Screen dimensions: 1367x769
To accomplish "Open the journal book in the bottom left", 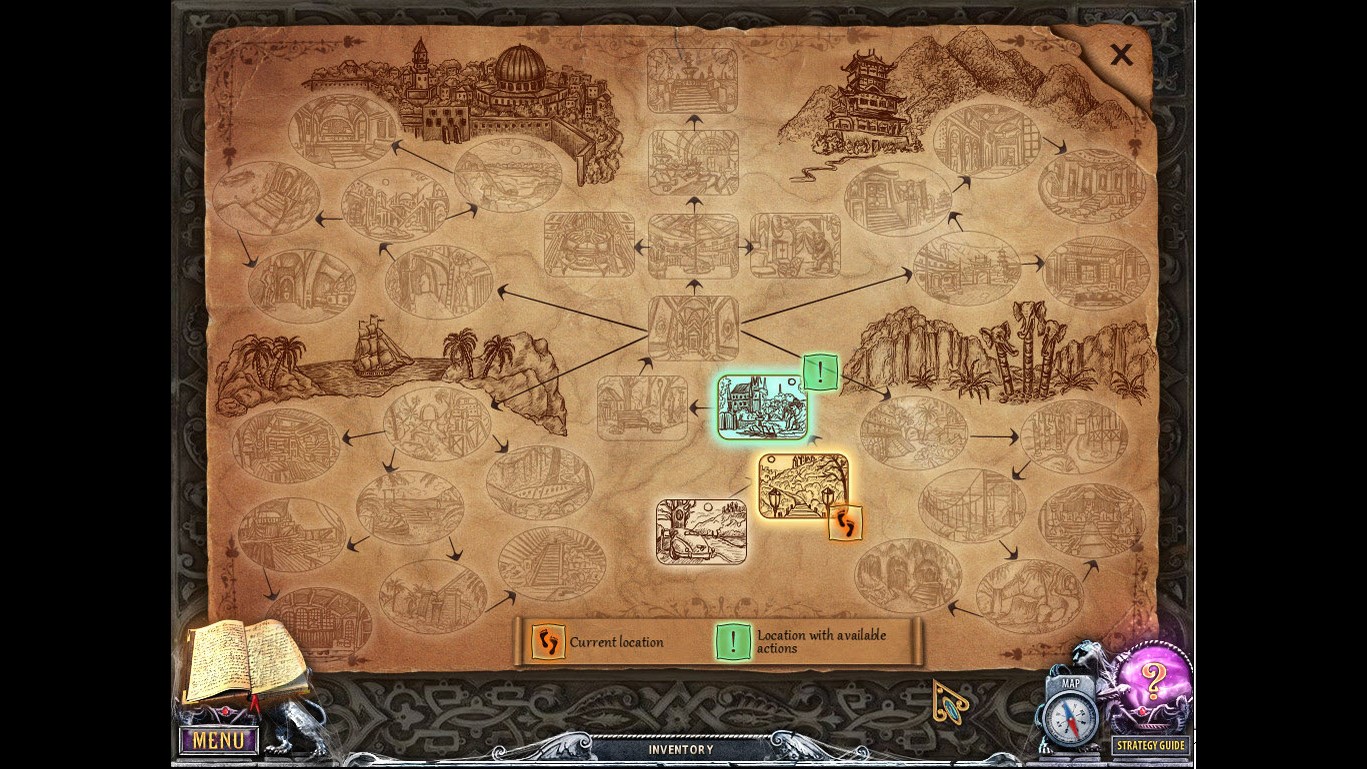I will pyautogui.click(x=245, y=660).
